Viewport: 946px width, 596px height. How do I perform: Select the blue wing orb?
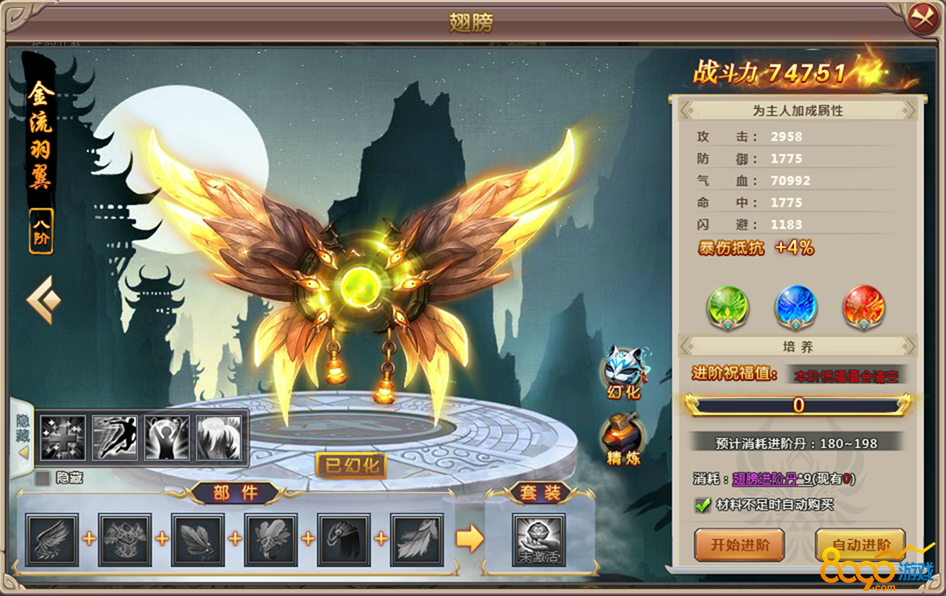(x=796, y=307)
